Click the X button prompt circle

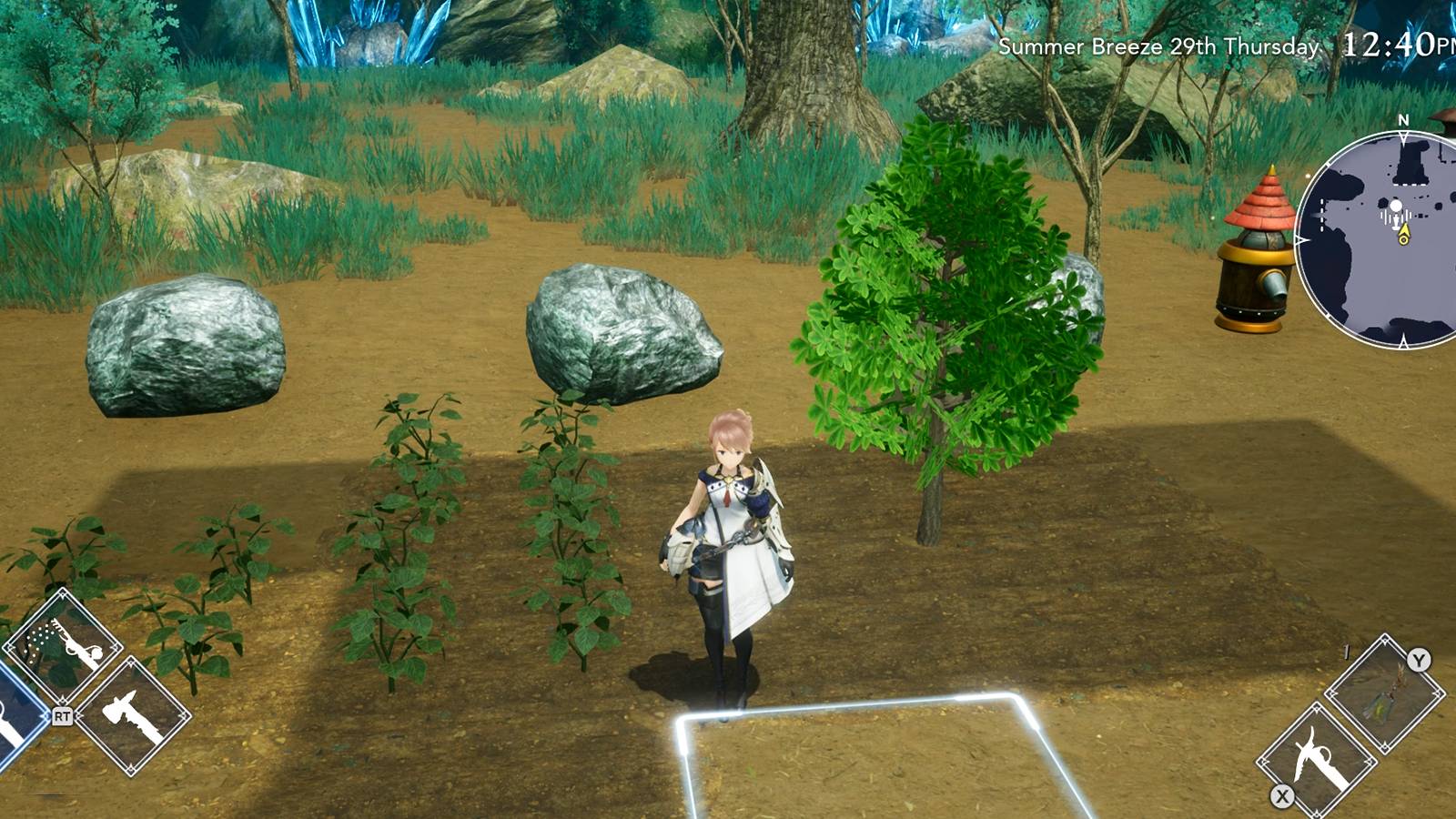pos(1281,795)
